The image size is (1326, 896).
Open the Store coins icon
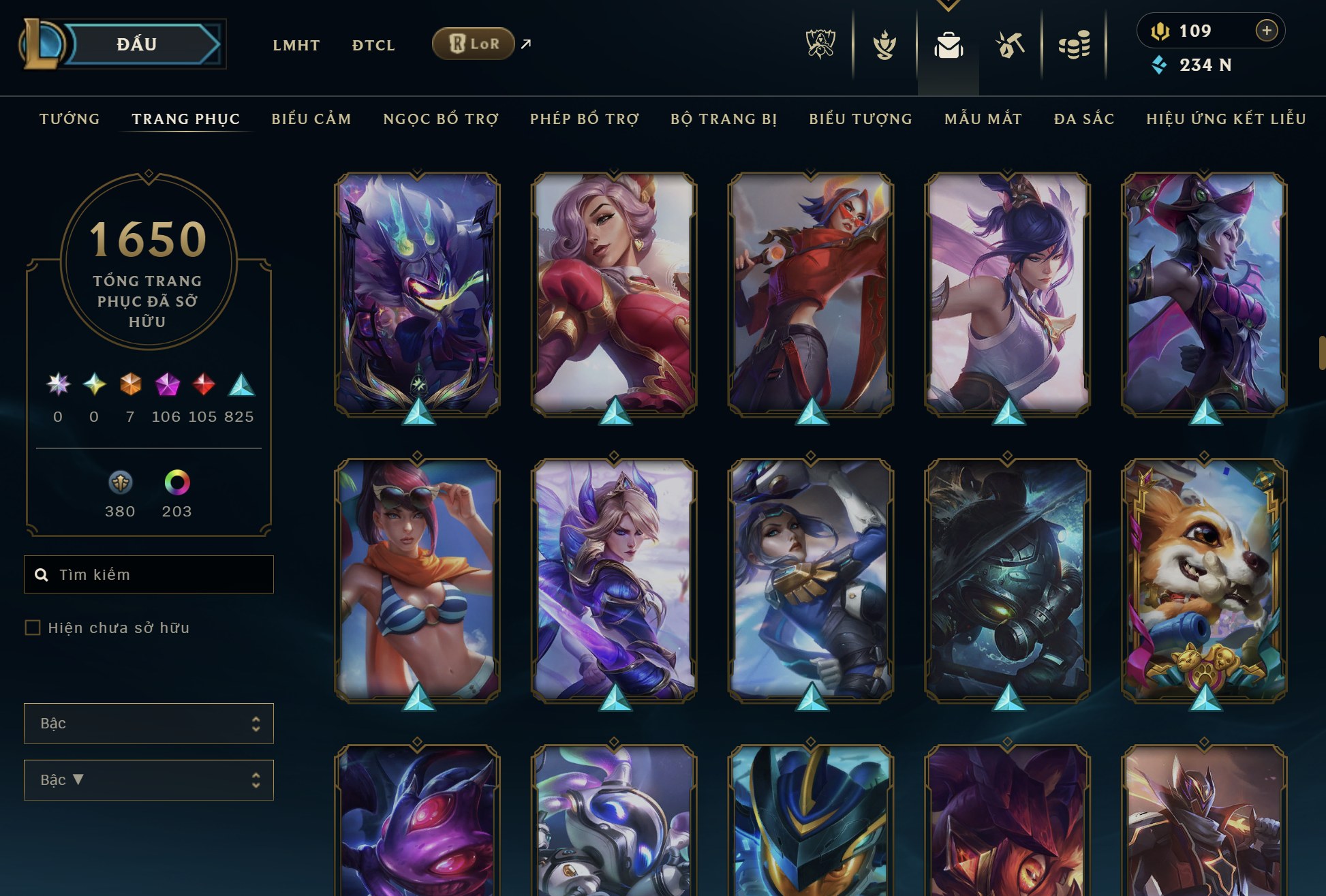tap(1075, 44)
